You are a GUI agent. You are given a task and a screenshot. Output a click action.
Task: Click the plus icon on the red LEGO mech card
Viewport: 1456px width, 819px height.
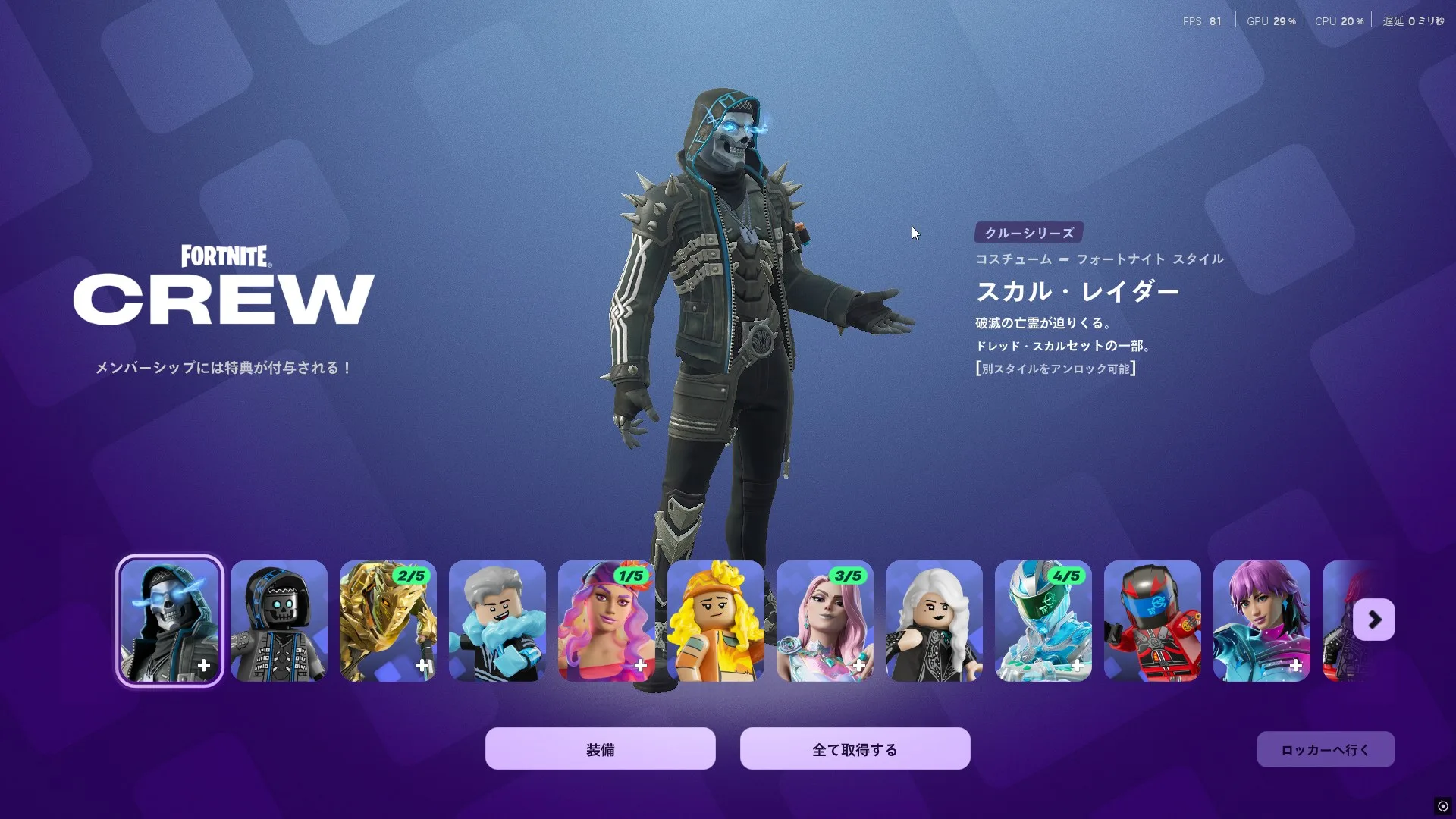click(x=1186, y=666)
